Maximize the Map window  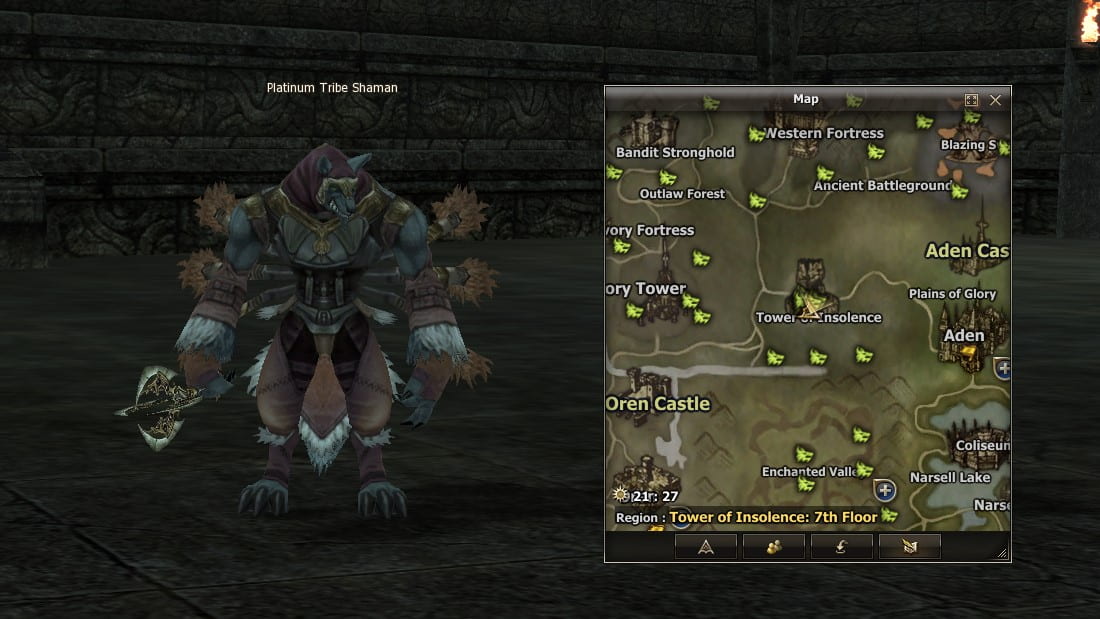[x=971, y=100]
